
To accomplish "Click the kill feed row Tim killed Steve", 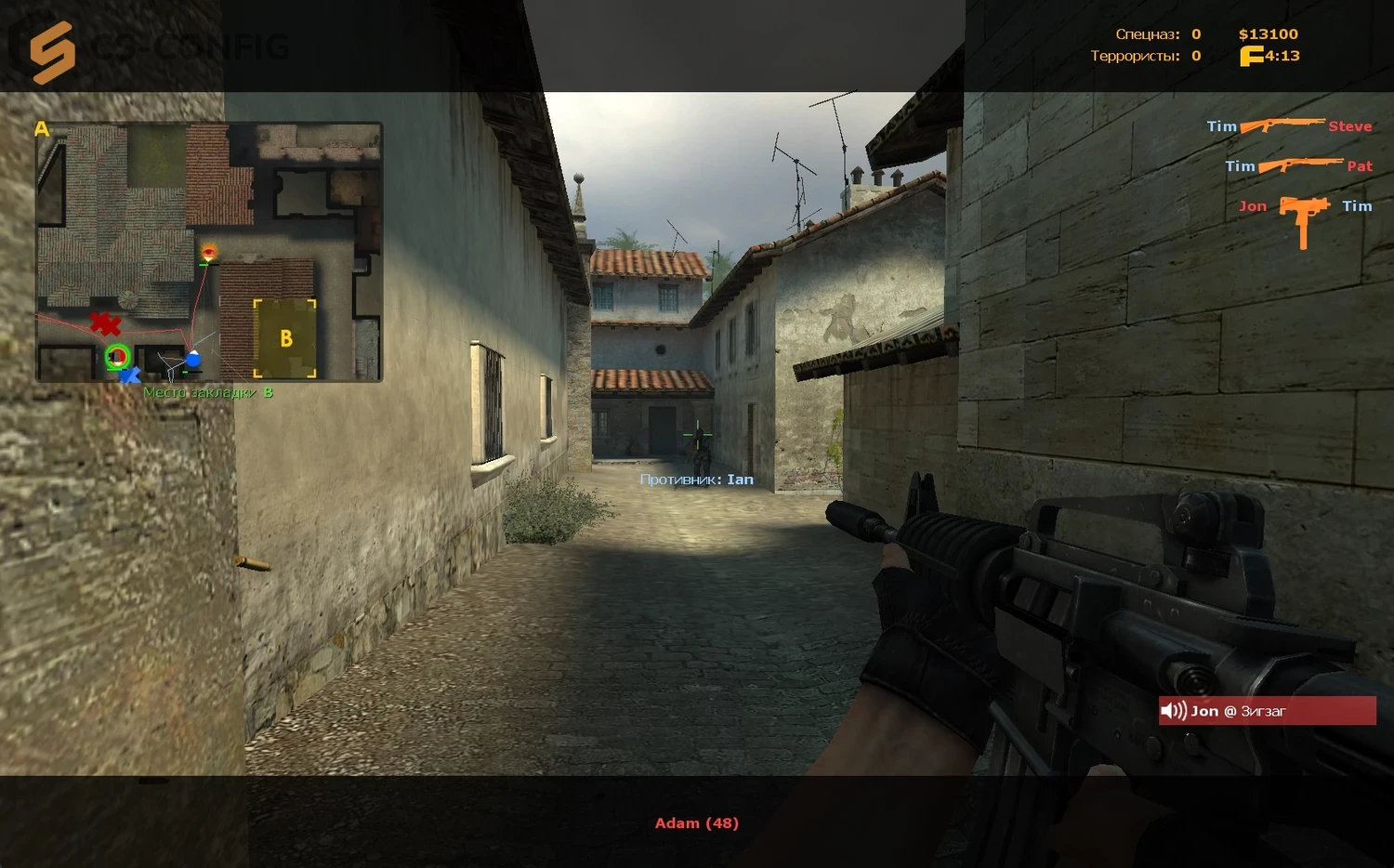I will [1288, 125].
